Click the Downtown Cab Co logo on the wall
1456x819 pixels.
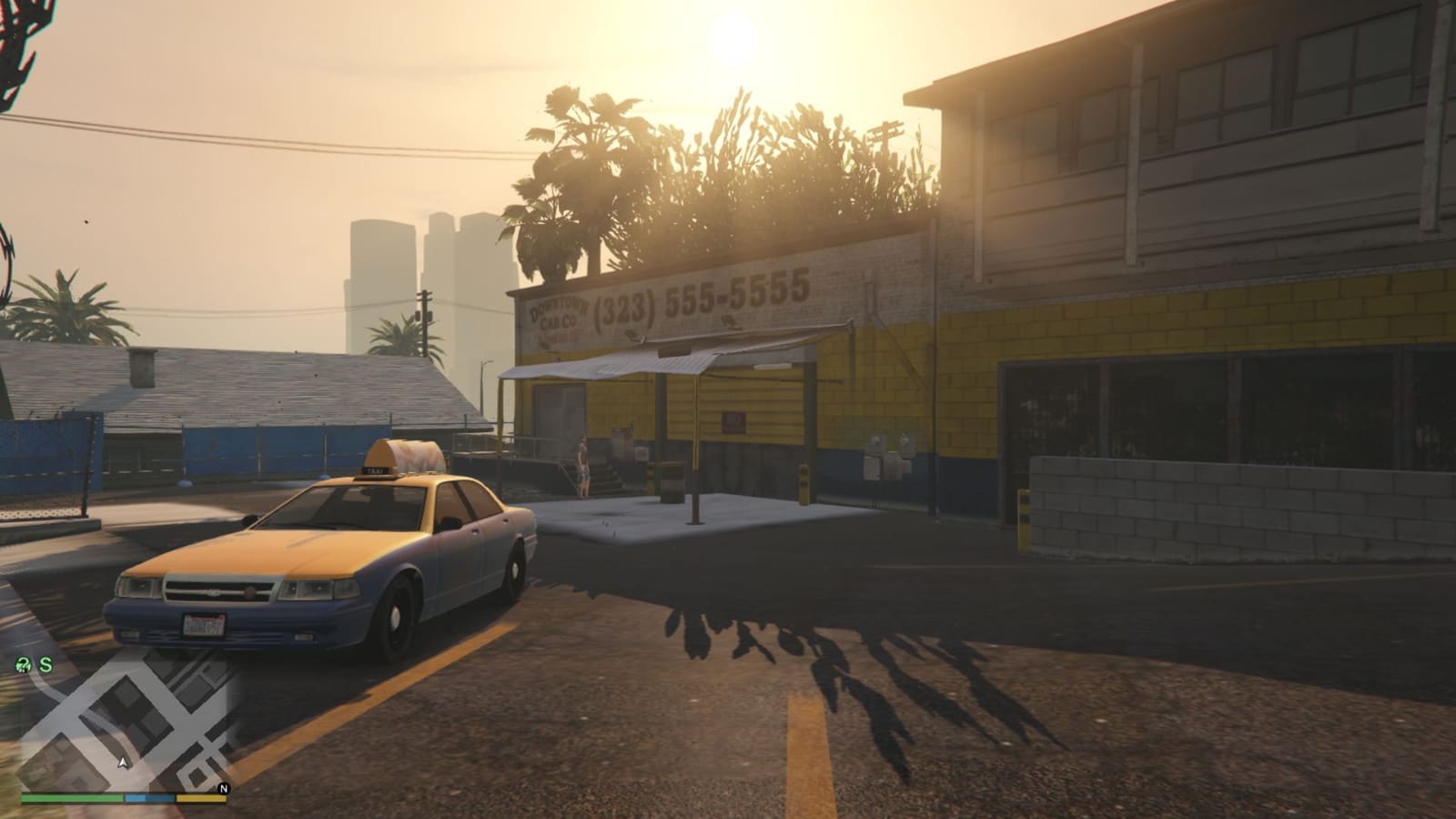[557, 311]
